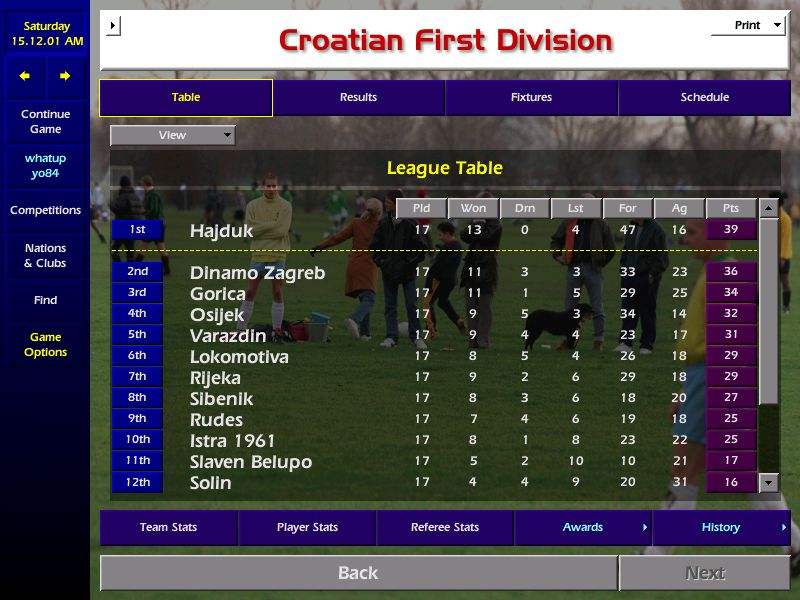Select Hajduk in the league table

point(222,231)
